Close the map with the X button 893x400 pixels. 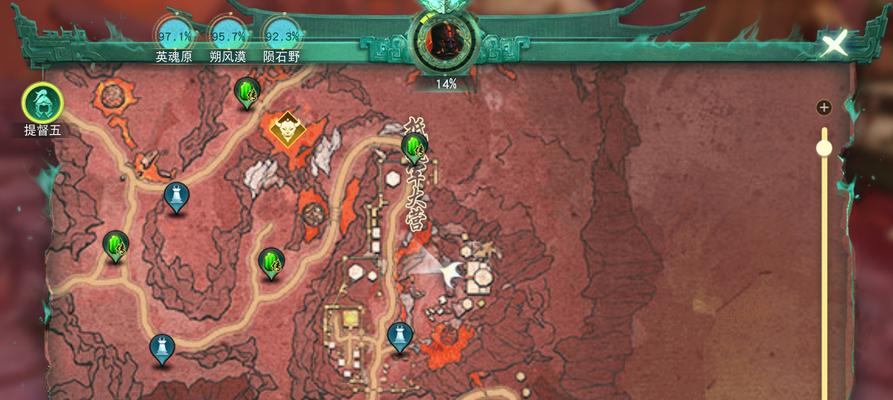click(835, 43)
